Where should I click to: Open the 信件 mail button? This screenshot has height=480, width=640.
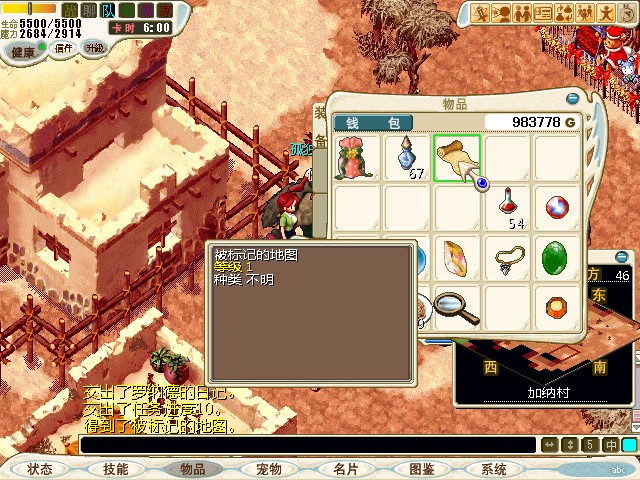click(x=64, y=48)
